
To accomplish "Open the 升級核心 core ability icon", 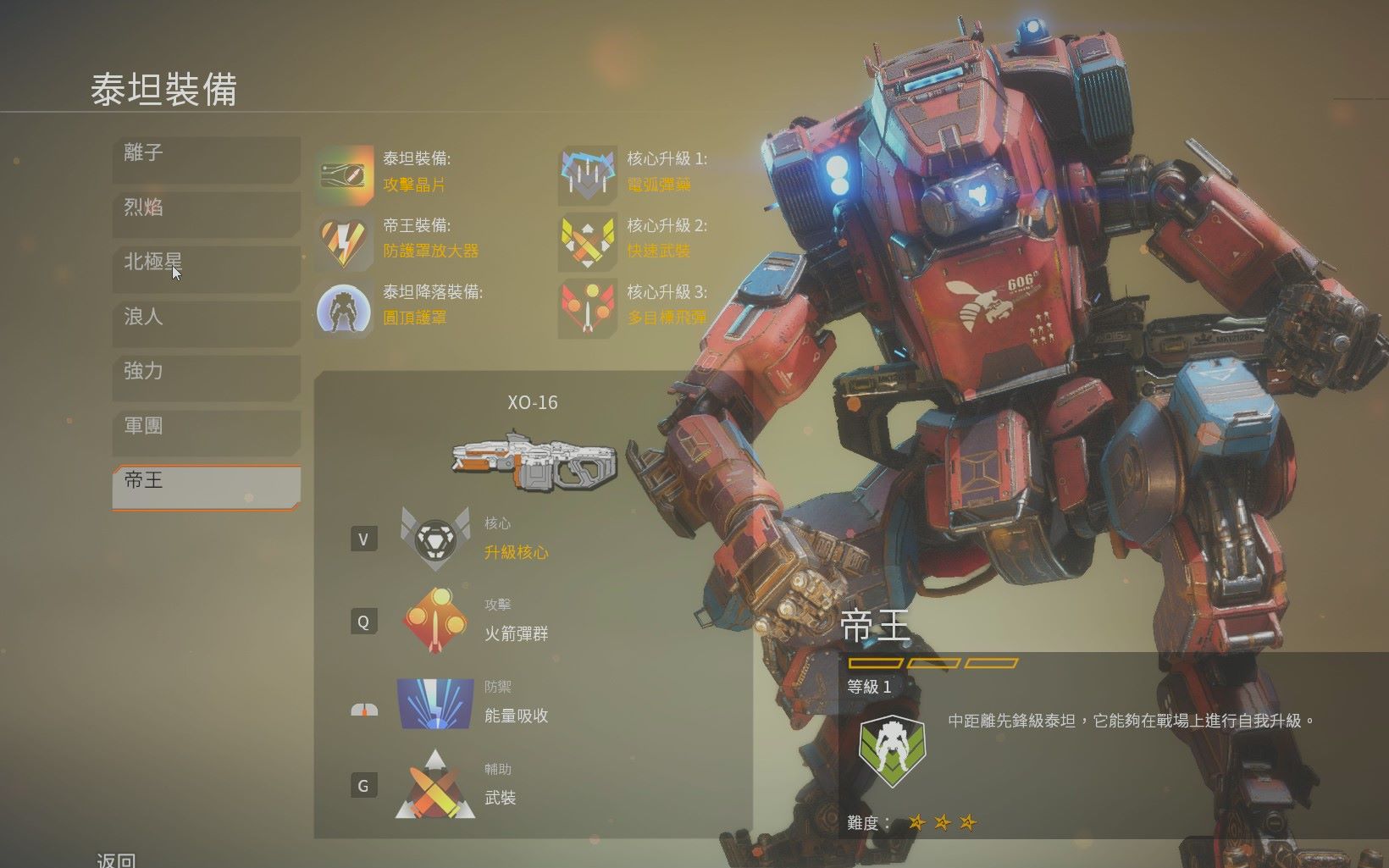I will 434,539.
